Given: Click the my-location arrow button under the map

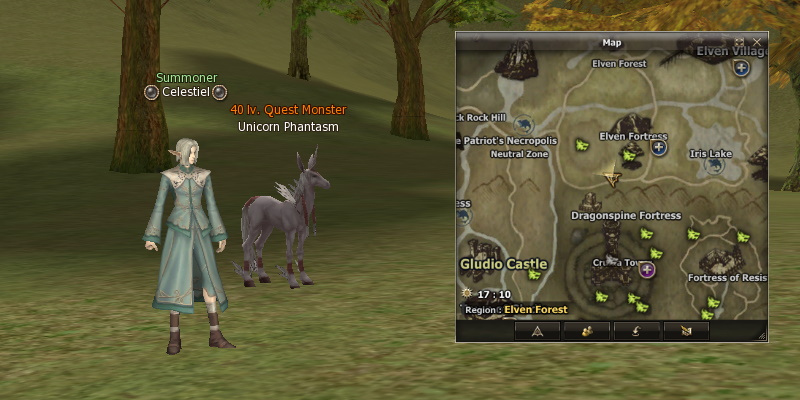Looking at the screenshot, I should click(x=537, y=331).
